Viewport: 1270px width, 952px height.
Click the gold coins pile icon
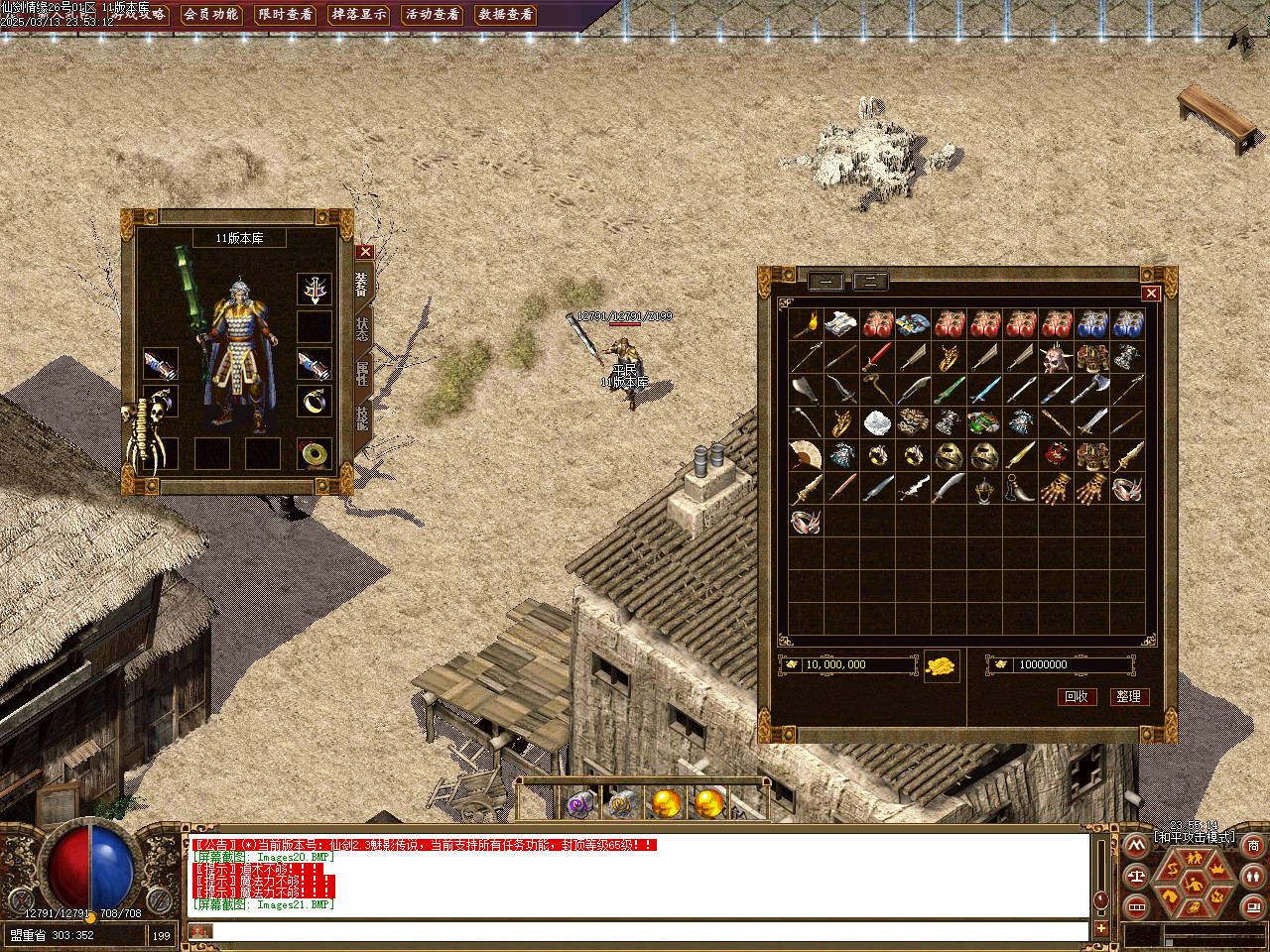point(942,665)
